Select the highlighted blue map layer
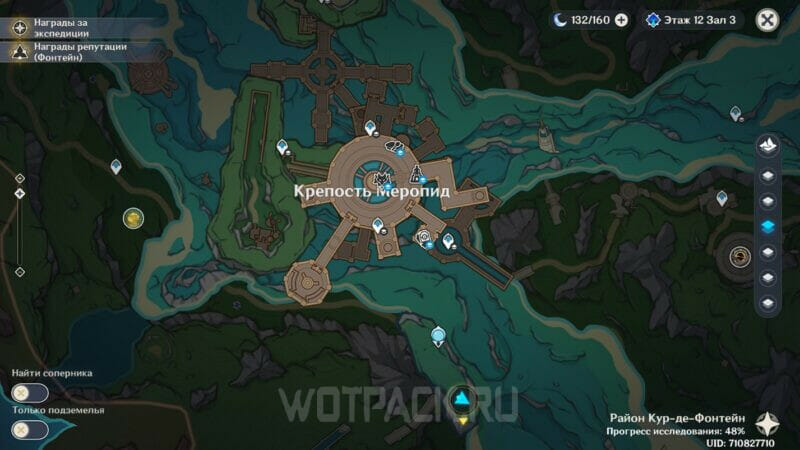The height and width of the screenshot is (450, 800). [x=768, y=226]
